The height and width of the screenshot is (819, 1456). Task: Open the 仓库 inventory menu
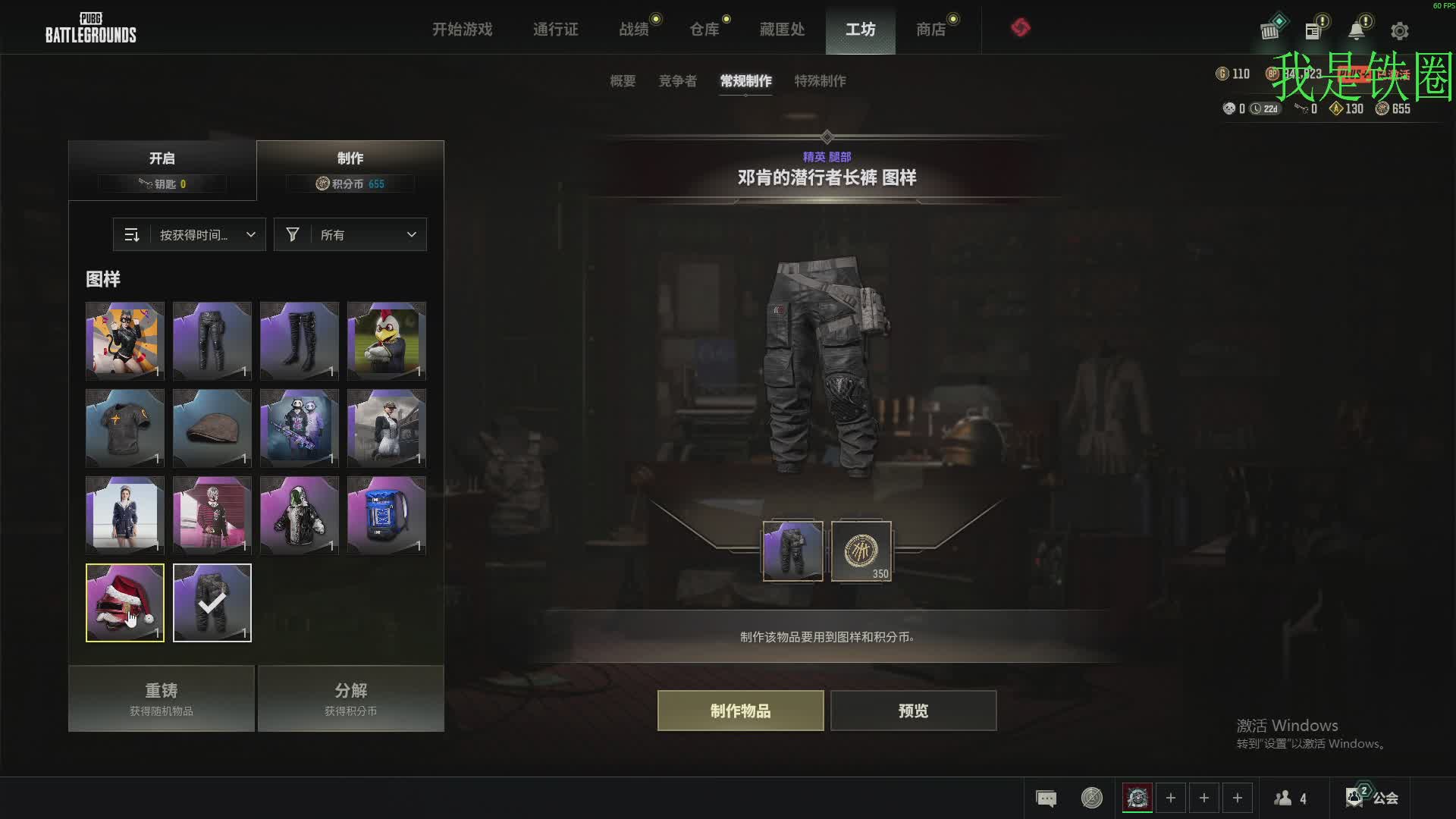pos(704,30)
